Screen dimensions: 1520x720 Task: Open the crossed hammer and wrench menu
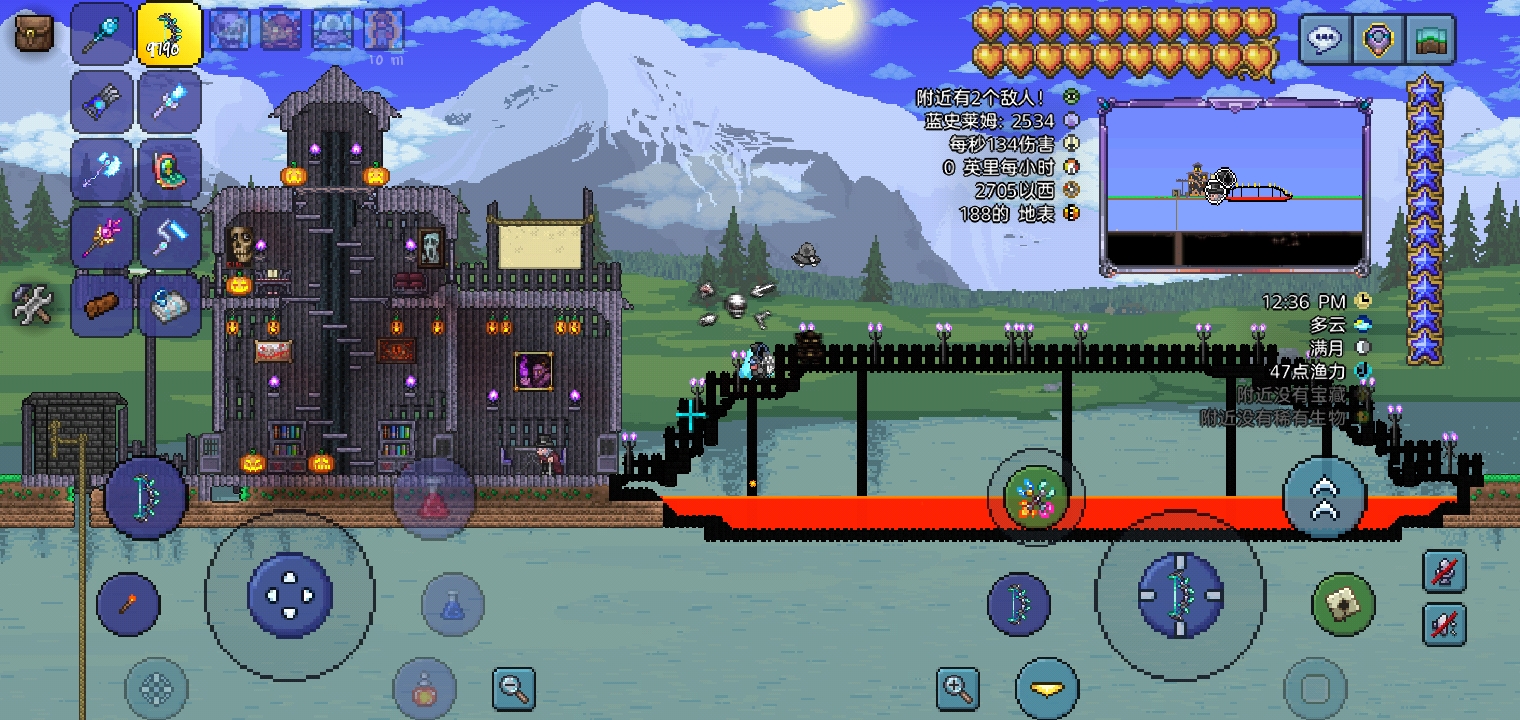coord(32,303)
